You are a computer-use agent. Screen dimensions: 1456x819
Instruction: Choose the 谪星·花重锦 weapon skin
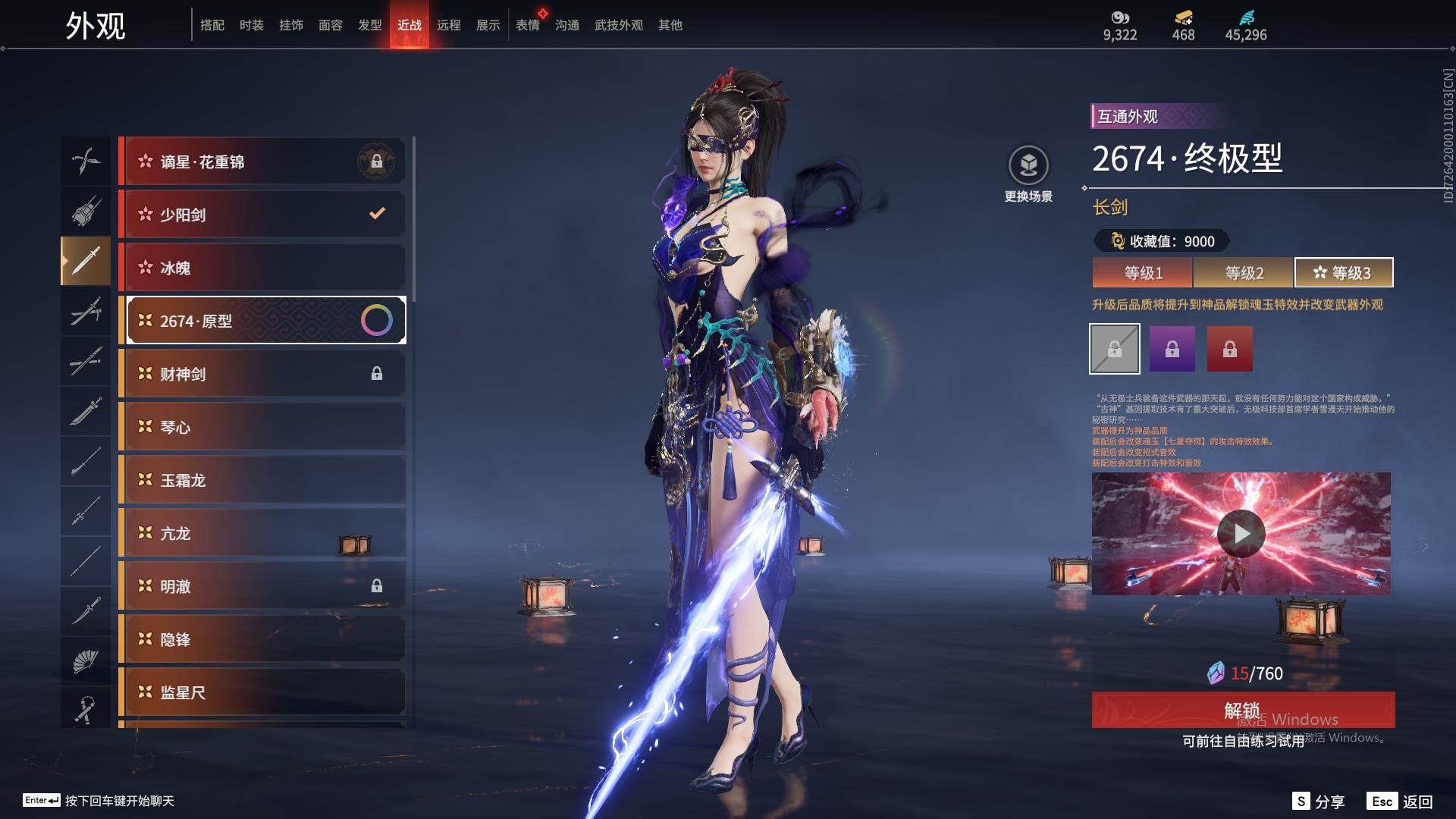point(263,162)
